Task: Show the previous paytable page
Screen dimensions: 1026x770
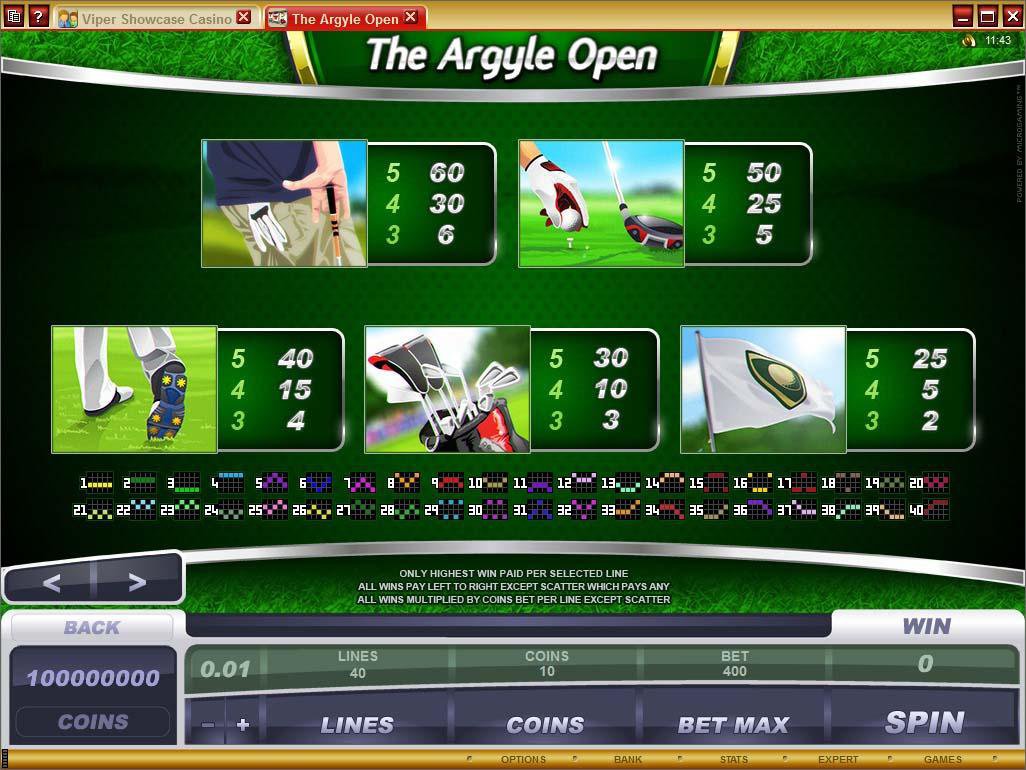Action: [x=51, y=582]
